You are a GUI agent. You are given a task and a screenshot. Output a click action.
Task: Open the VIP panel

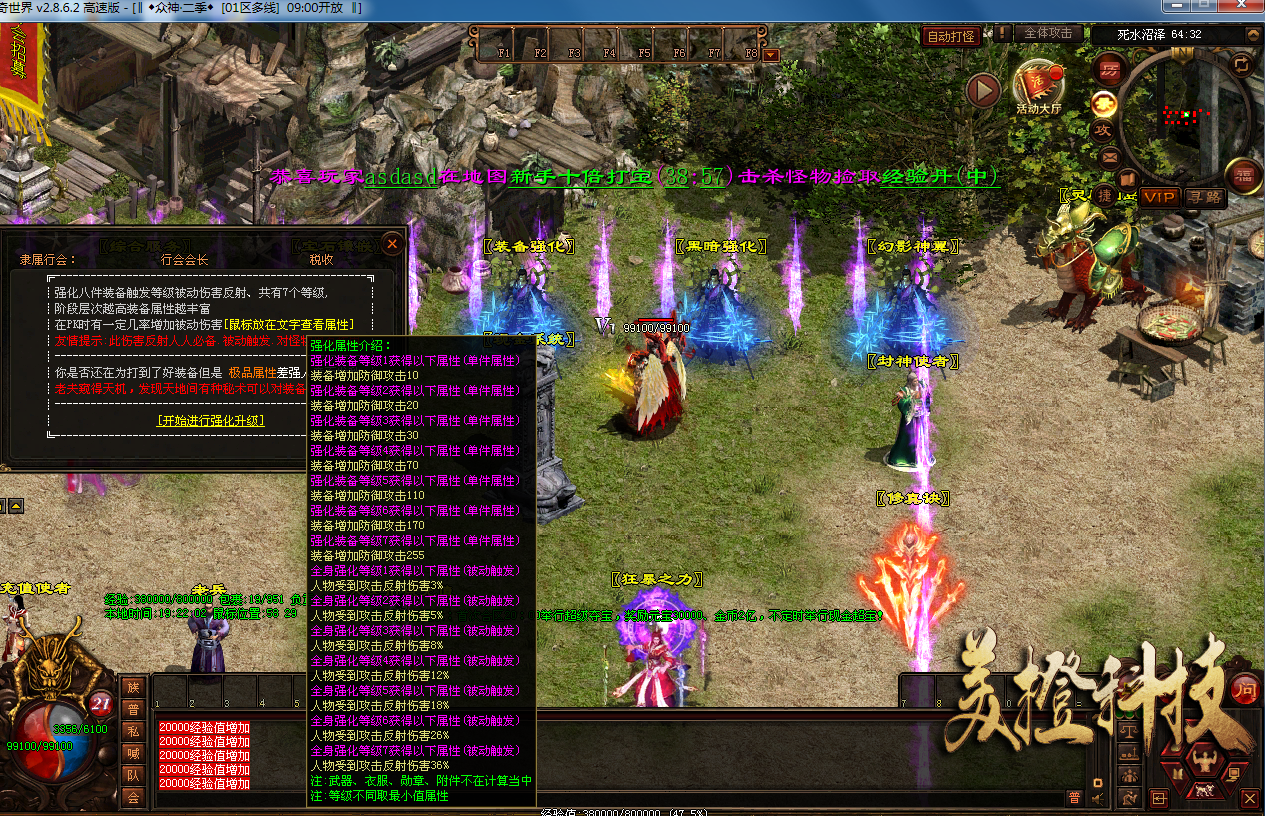[1159, 197]
